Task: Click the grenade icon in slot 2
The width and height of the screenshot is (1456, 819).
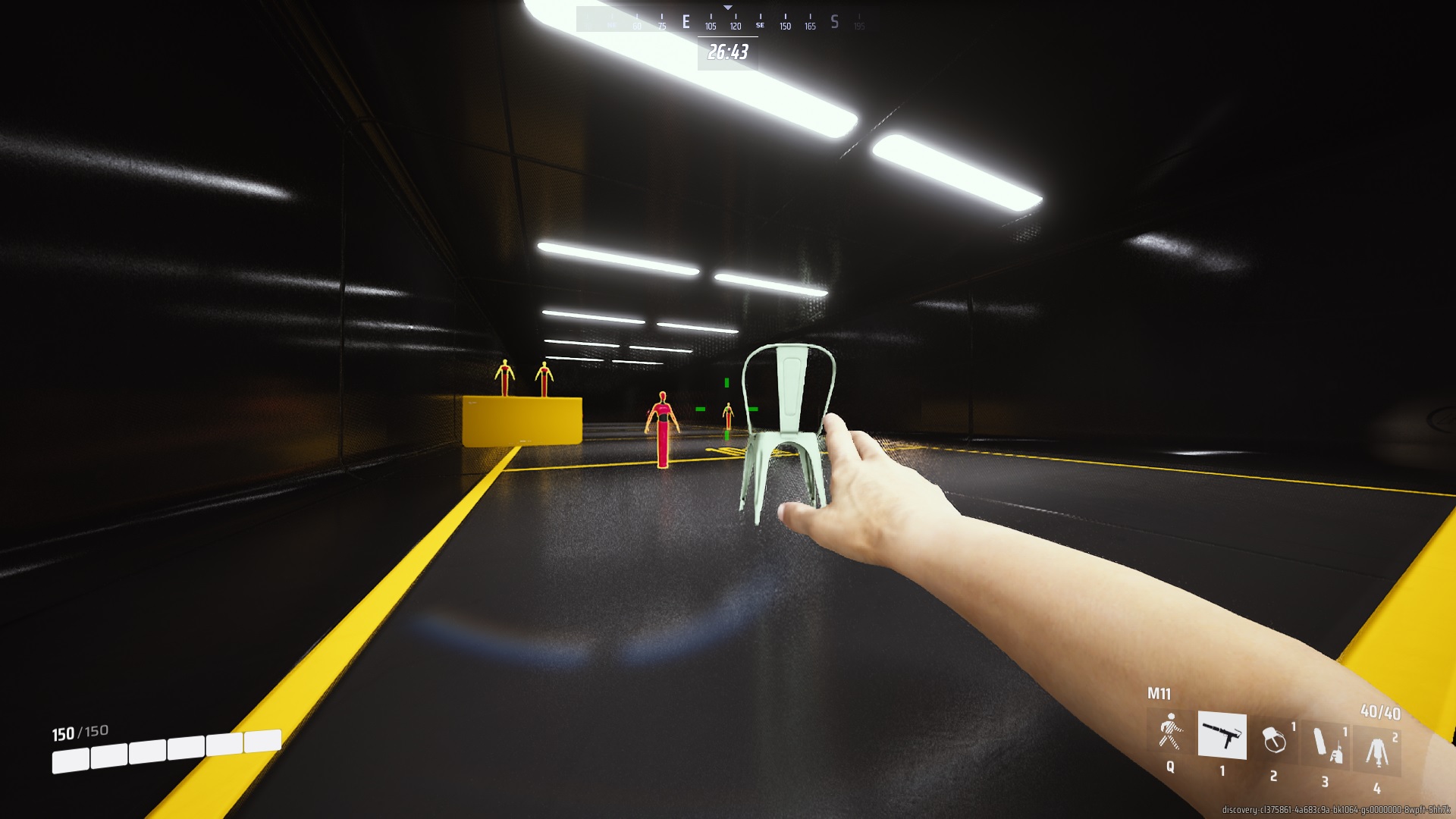Action: (1276, 739)
